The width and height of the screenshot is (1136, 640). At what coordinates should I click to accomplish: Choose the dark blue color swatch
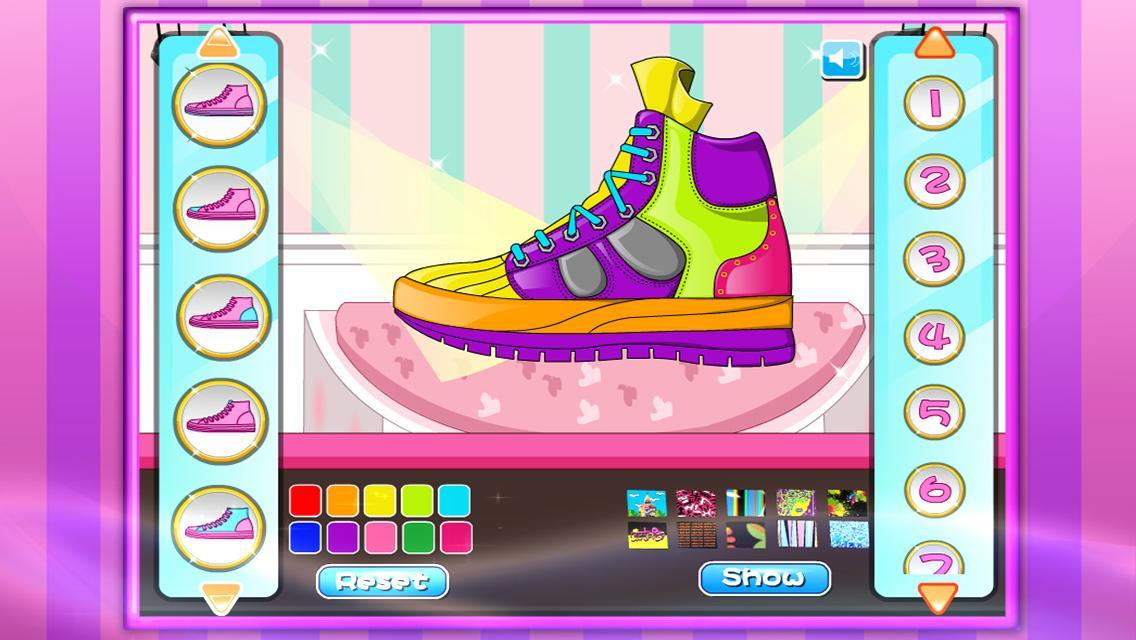[x=306, y=537]
